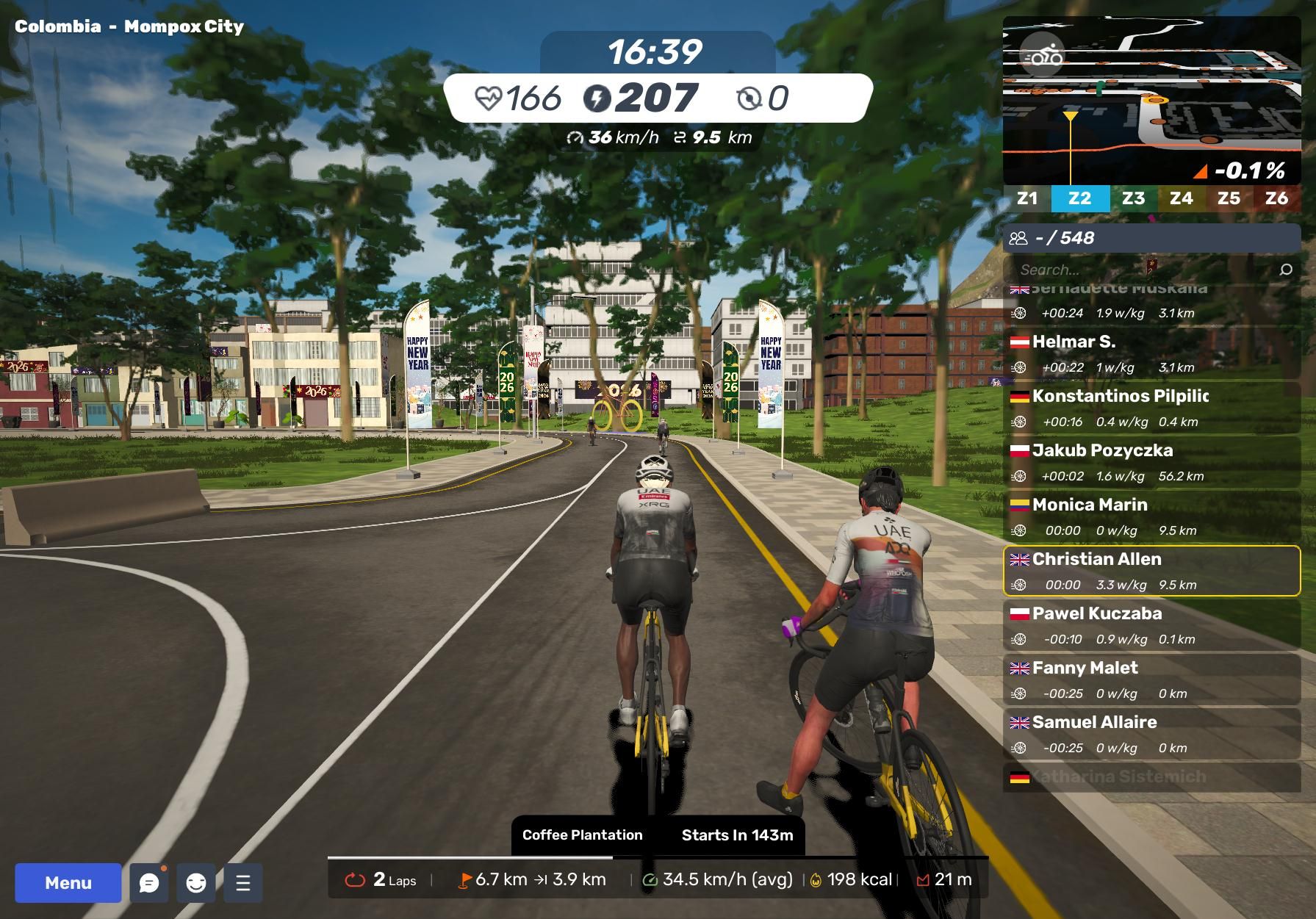Select Fanny Malet in the rider list
This screenshot has width=1316, height=919.
pos(1151,680)
